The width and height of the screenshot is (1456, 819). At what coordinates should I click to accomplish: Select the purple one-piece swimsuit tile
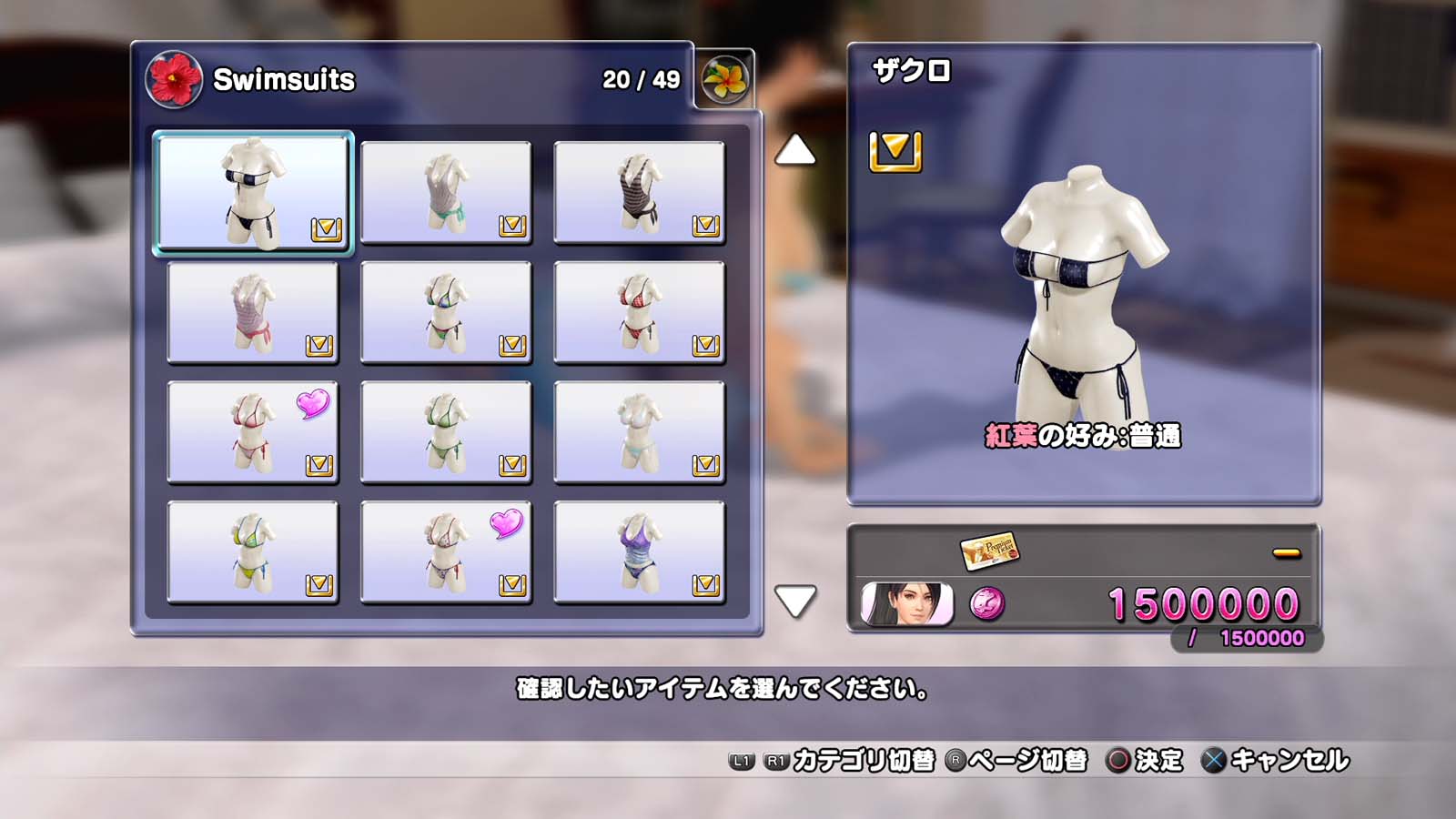coord(639,552)
